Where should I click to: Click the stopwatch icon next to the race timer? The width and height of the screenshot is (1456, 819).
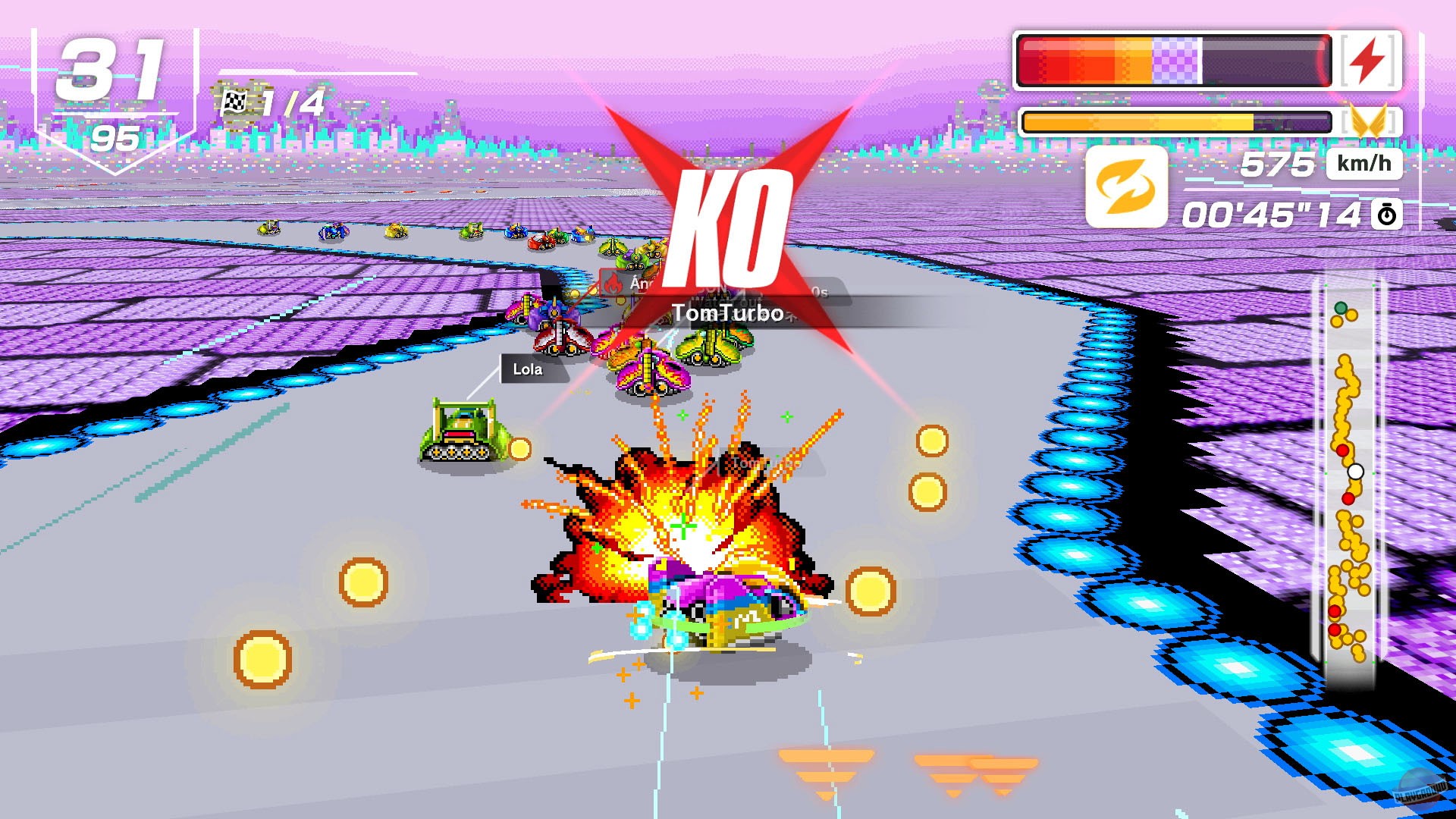point(1389,215)
